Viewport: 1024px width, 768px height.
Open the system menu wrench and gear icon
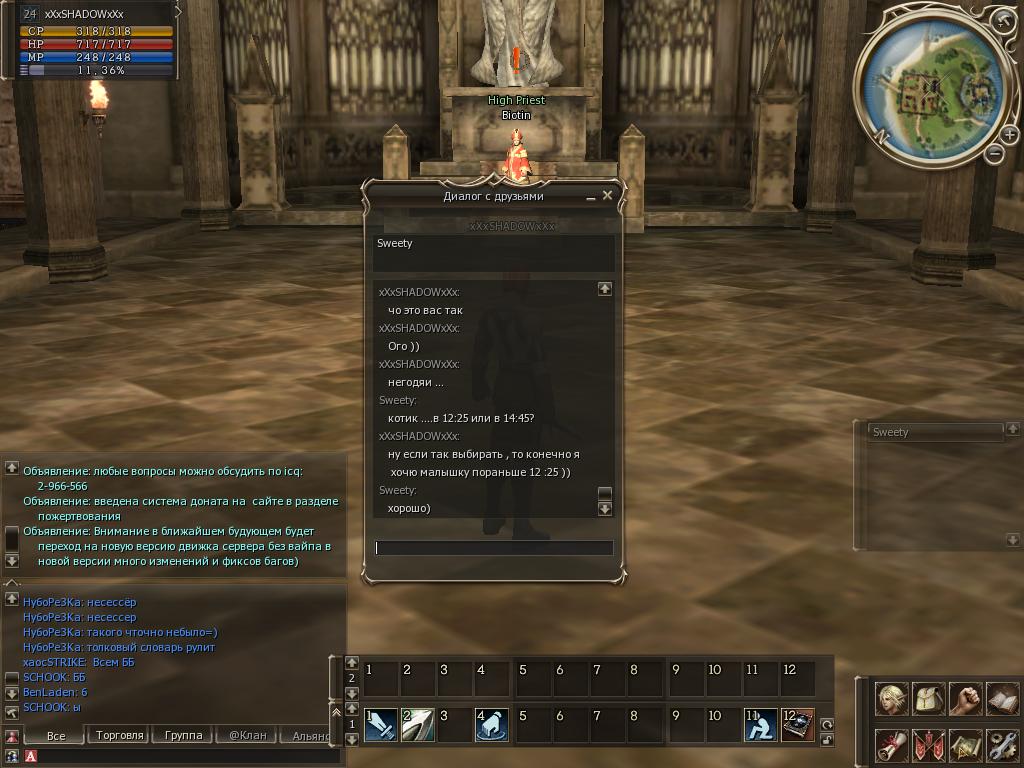[x=1002, y=745]
